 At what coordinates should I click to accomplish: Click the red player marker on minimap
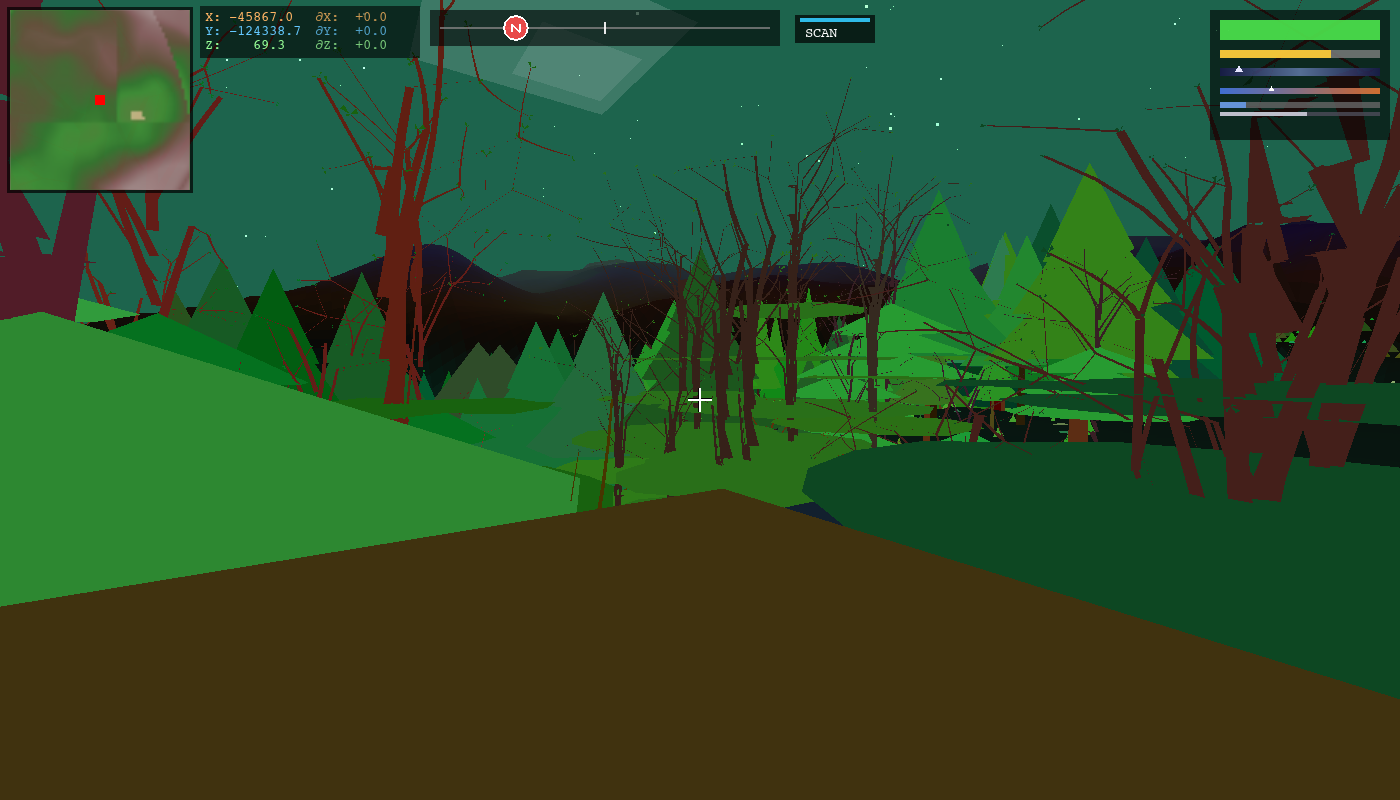coord(100,100)
